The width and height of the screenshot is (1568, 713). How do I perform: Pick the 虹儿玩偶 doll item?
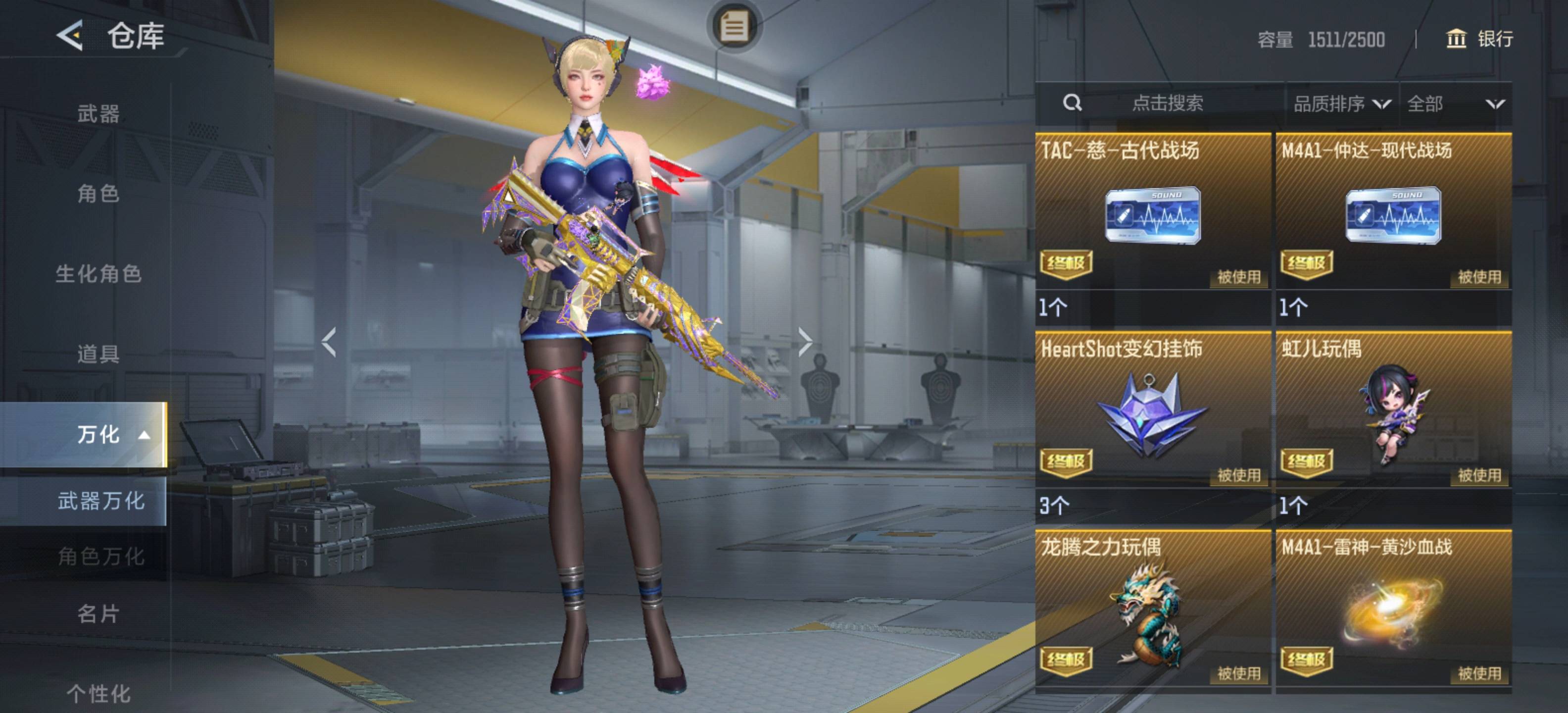[x=1393, y=413]
